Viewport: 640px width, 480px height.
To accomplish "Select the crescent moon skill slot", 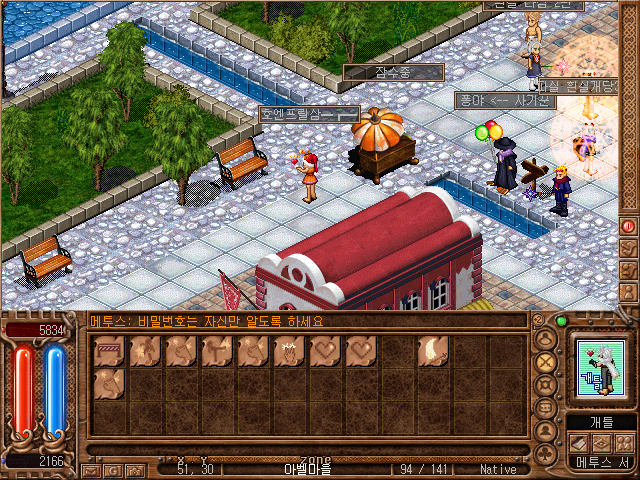I will click(432, 352).
